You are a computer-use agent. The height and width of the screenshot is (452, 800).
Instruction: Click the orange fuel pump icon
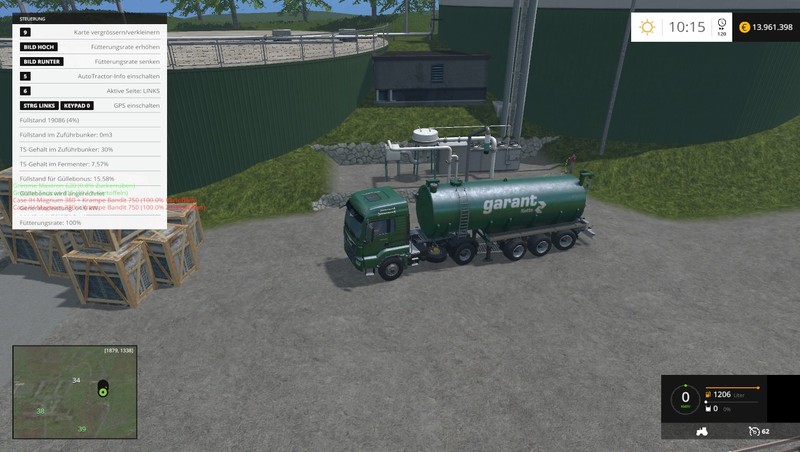(710, 394)
